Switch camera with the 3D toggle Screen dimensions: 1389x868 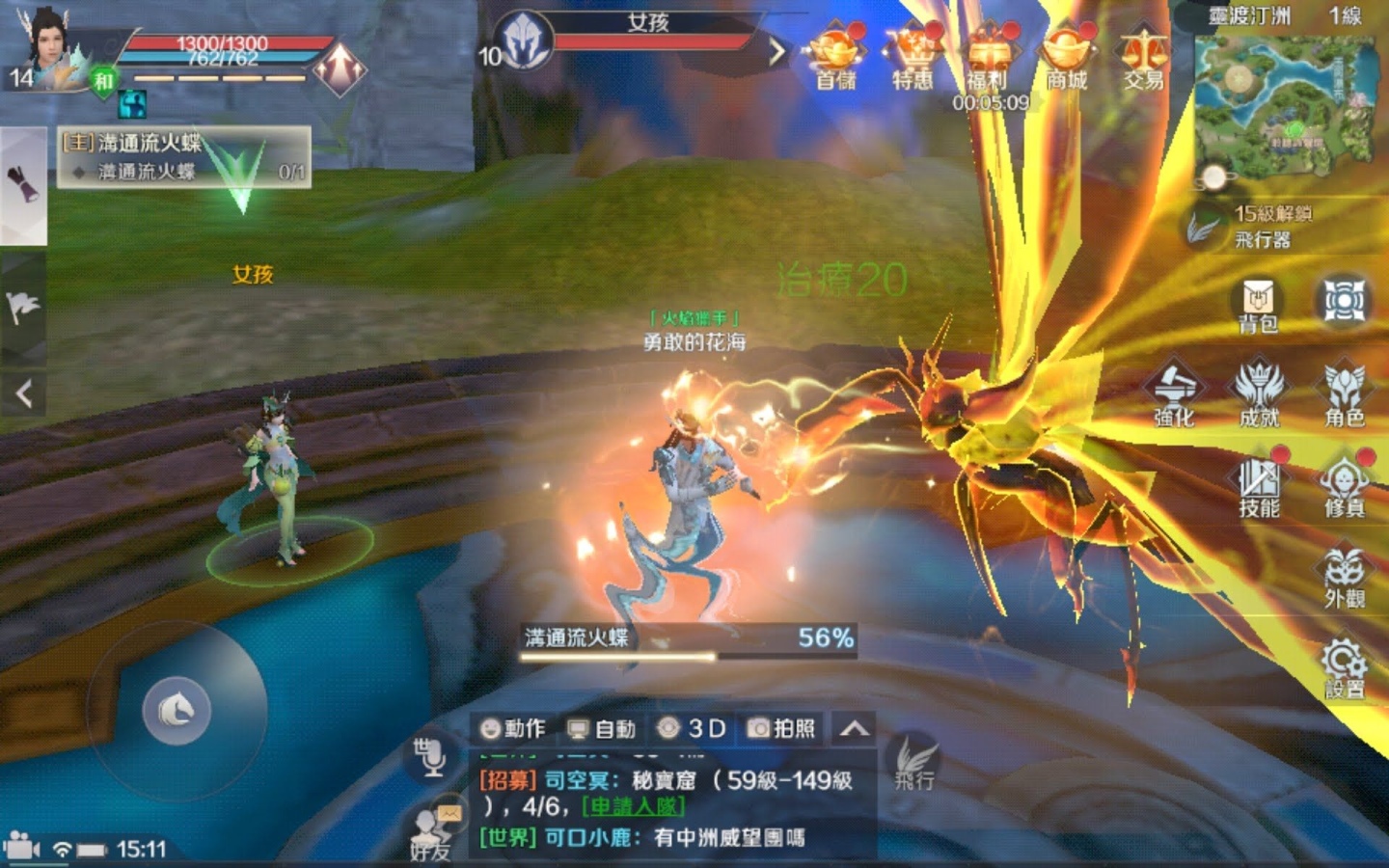point(699,729)
